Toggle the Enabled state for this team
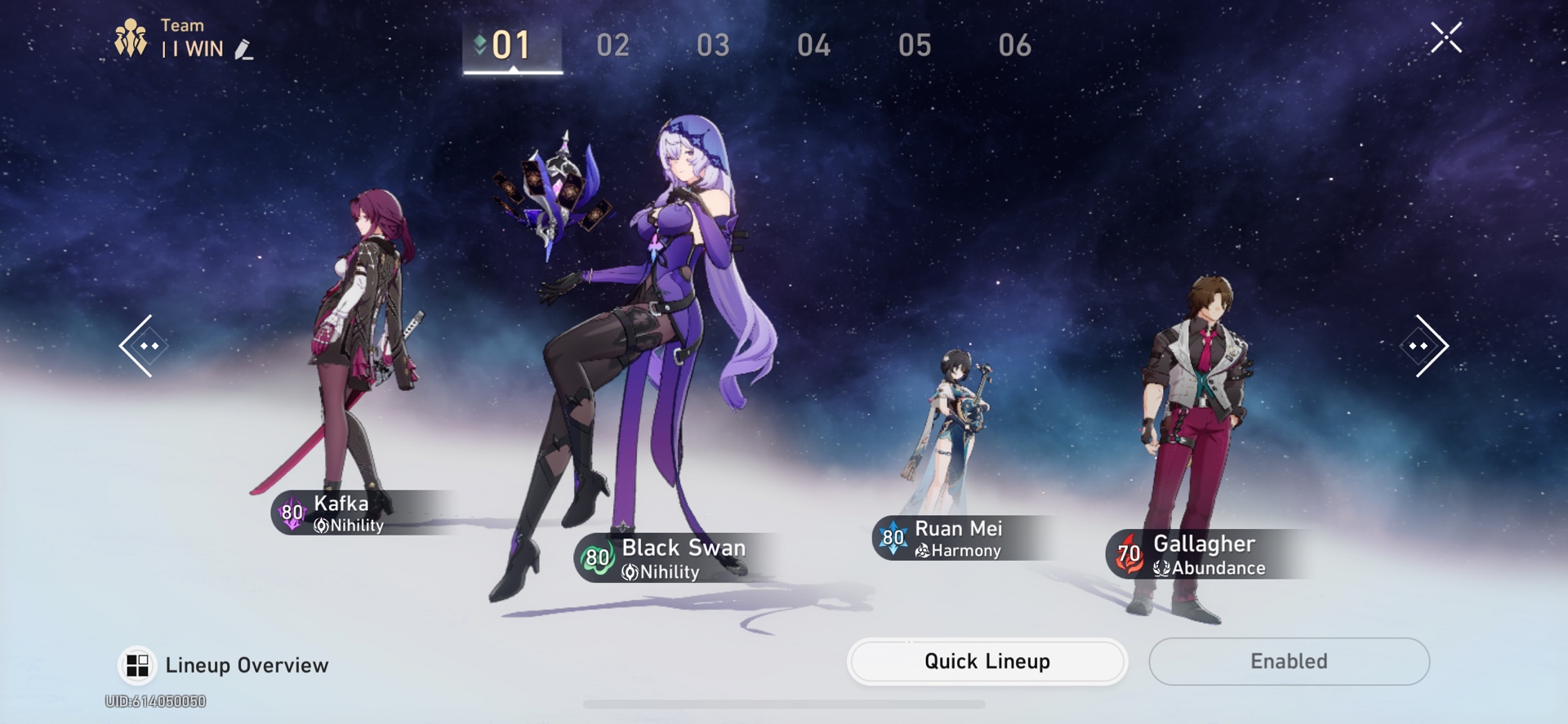 [x=1290, y=661]
